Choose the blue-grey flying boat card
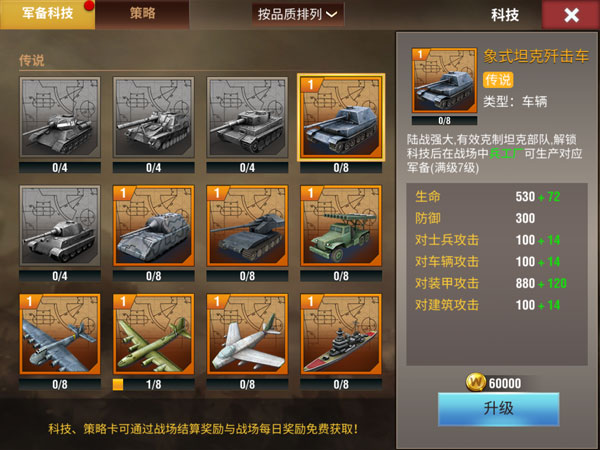Viewport: 600px width, 450px height. 60,333
